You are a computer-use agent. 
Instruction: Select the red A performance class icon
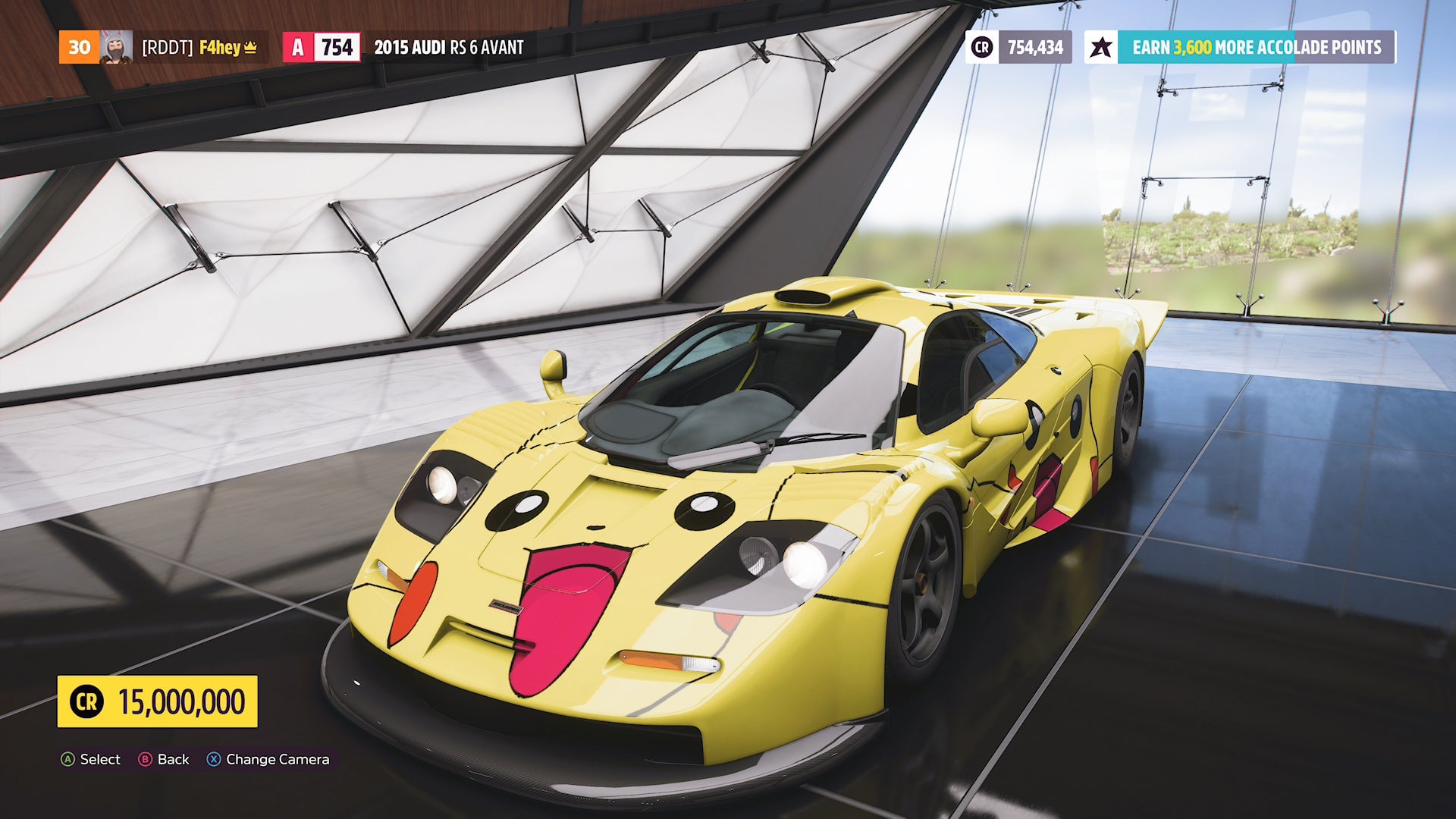[297, 47]
